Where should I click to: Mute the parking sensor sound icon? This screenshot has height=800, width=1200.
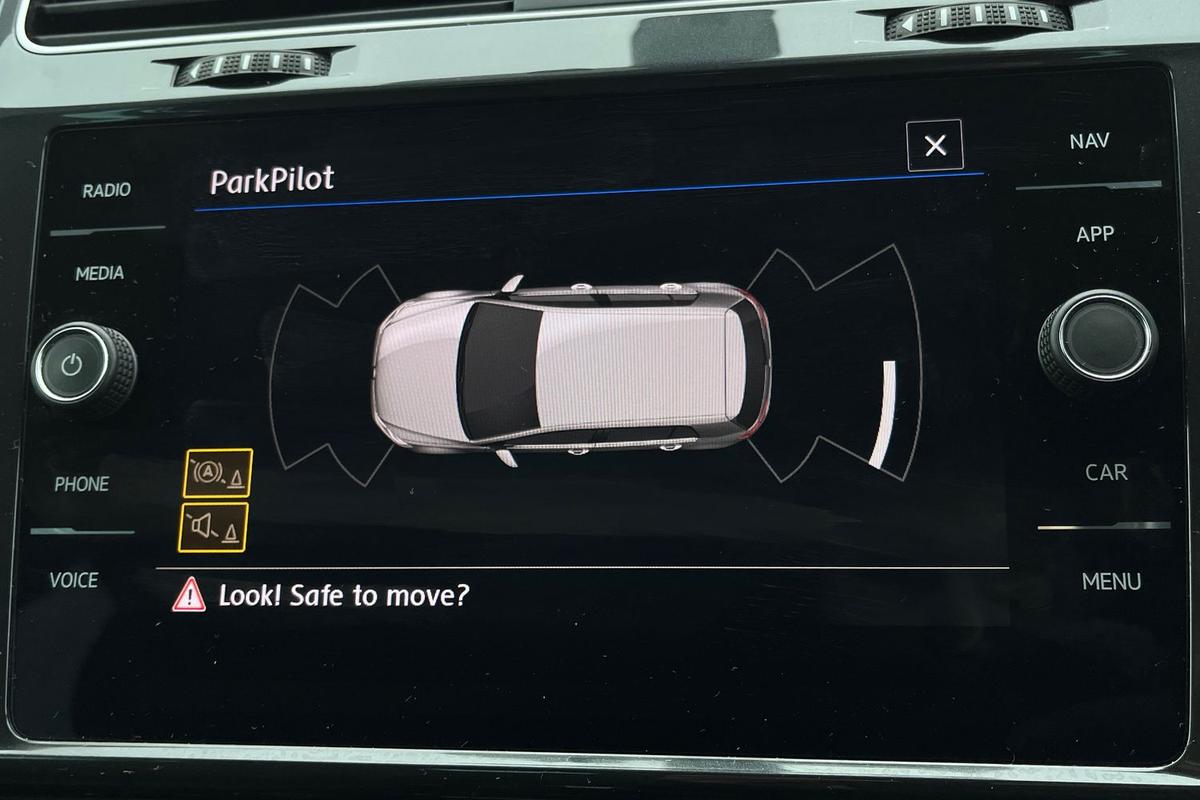(x=213, y=527)
